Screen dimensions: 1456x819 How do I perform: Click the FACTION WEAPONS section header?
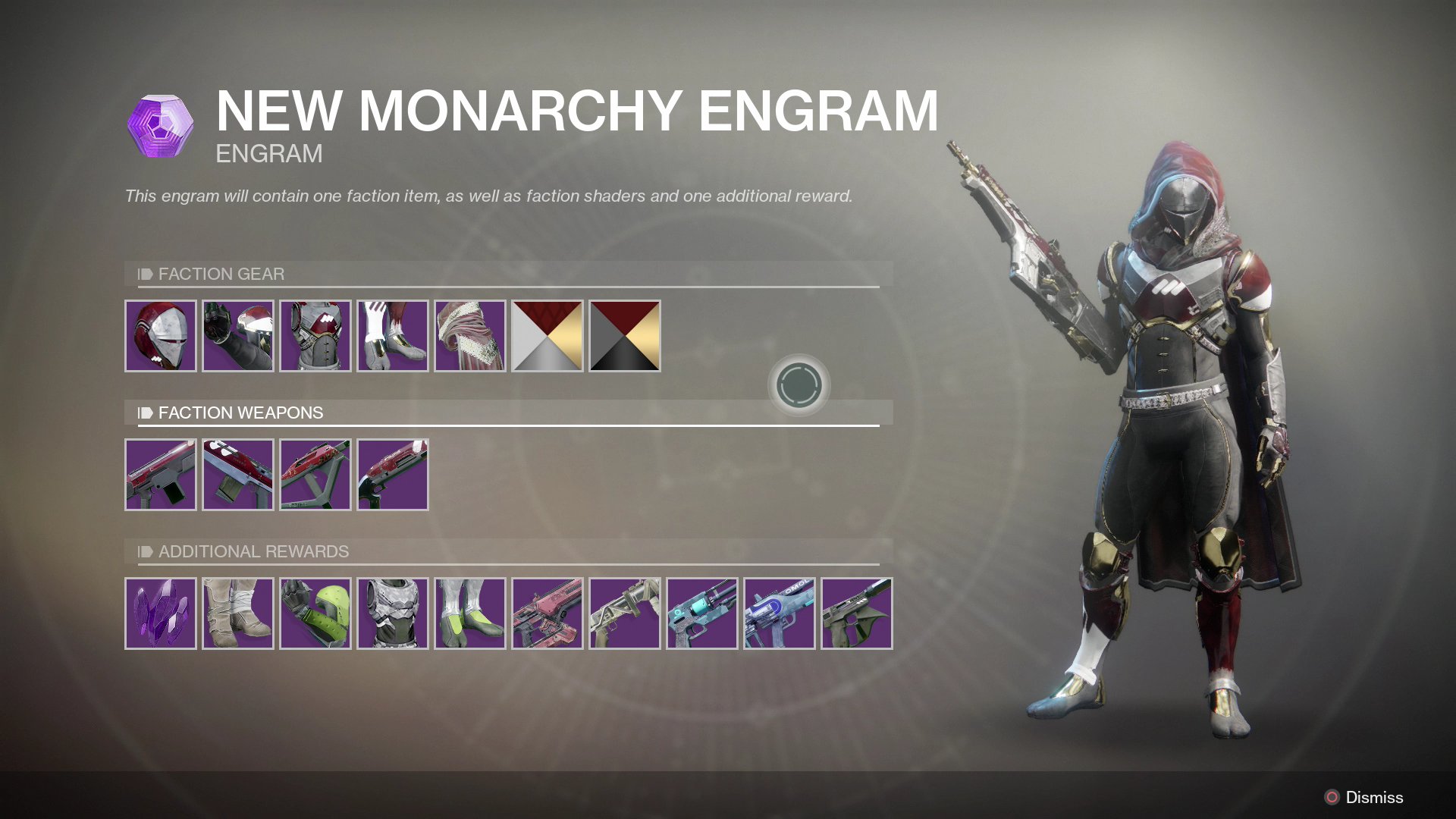[240, 413]
